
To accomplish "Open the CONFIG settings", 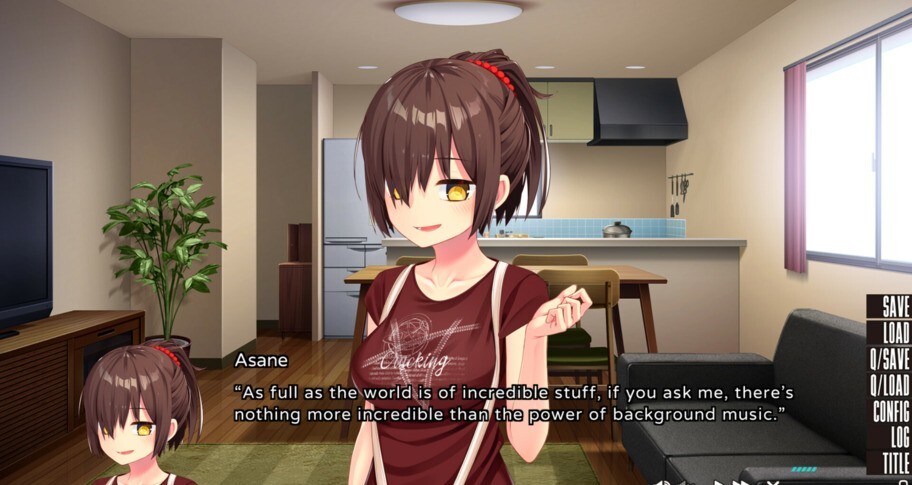I will pyautogui.click(x=890, y=411).
